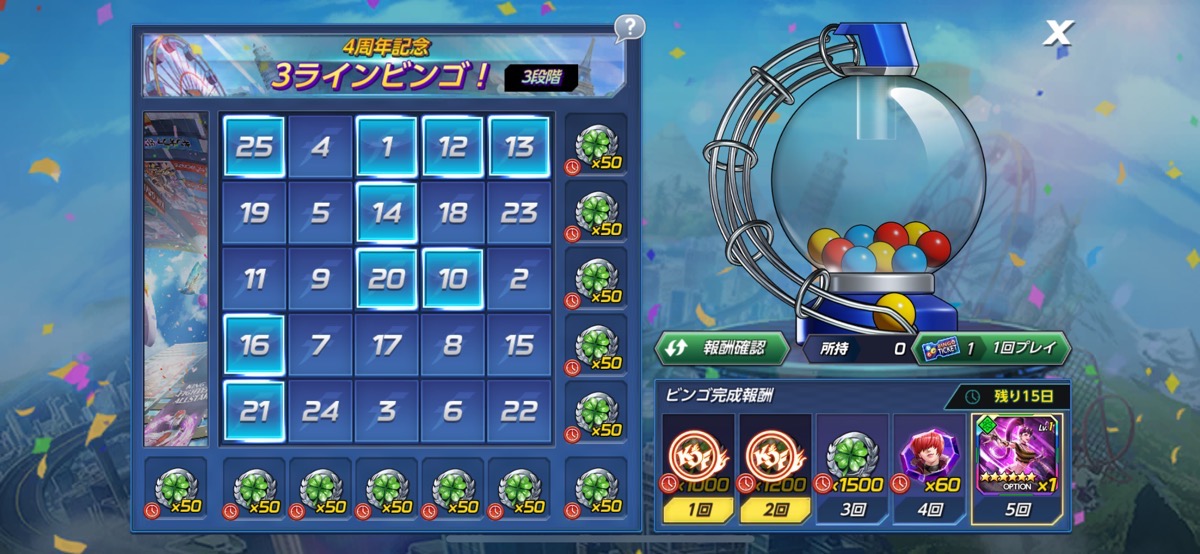Screen dimensions: 1200x554
Task: Tap the 3段階 stage label
Action: click(540, 77)
